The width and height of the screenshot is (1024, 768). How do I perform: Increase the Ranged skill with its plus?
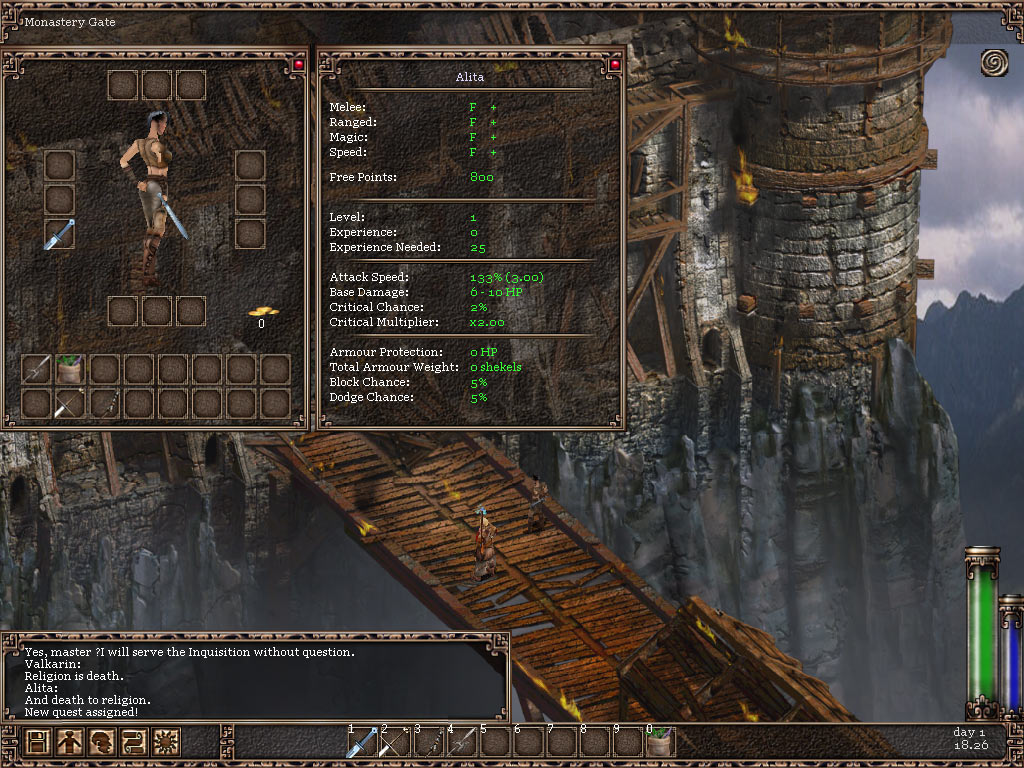(493, 122)
